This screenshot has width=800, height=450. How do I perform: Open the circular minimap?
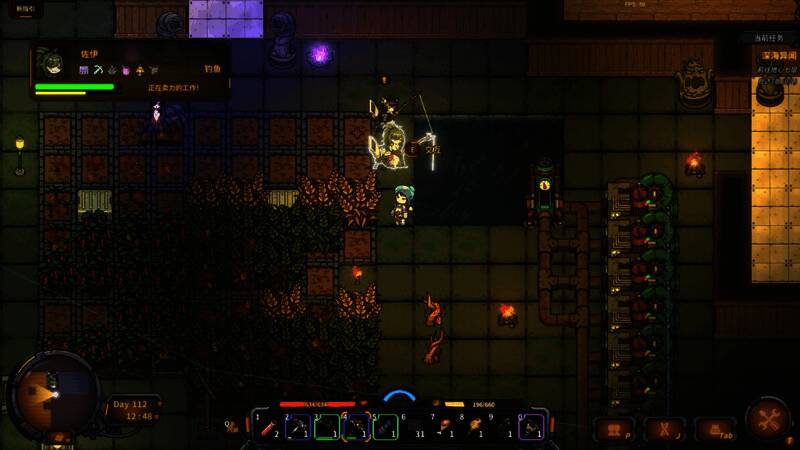(44, 392)
